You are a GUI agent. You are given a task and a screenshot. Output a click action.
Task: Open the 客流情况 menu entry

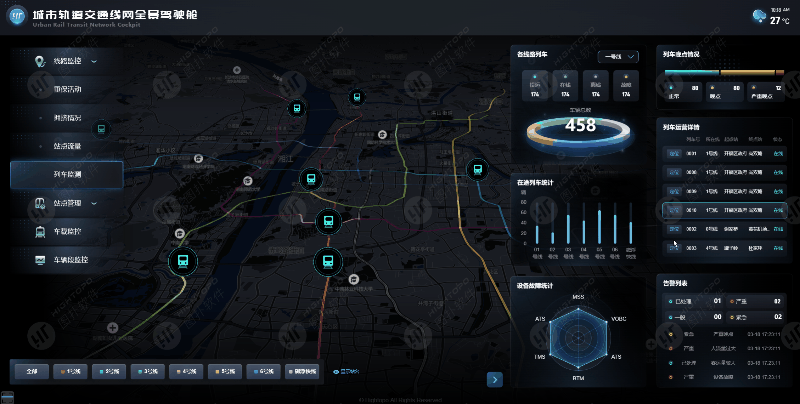tap(67, 90)
